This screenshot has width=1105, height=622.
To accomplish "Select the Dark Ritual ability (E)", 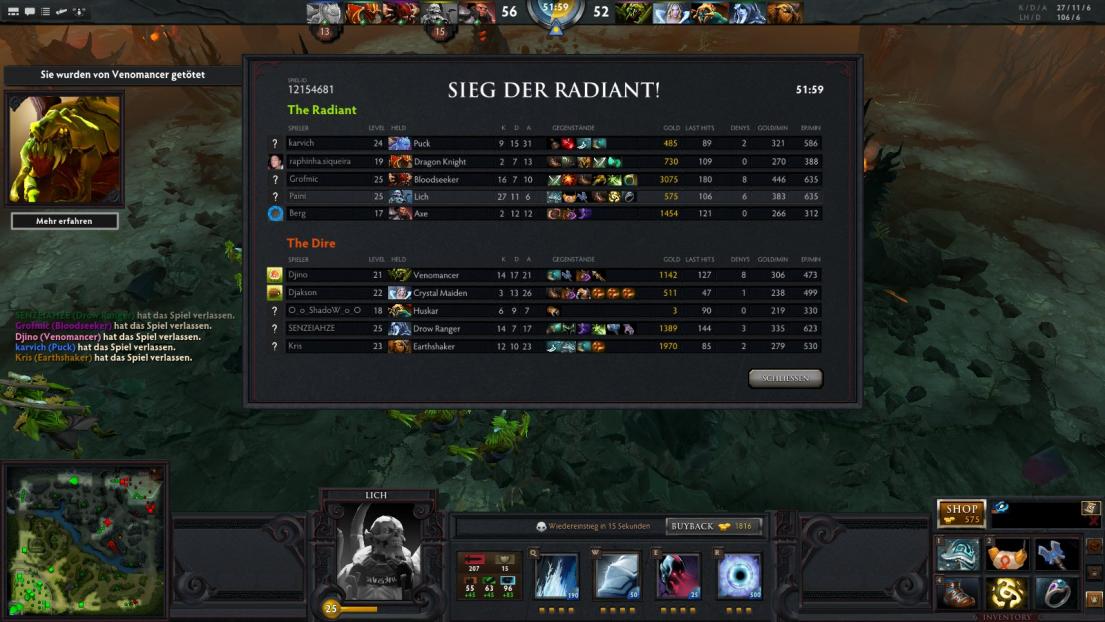I will tap(678, 576).
